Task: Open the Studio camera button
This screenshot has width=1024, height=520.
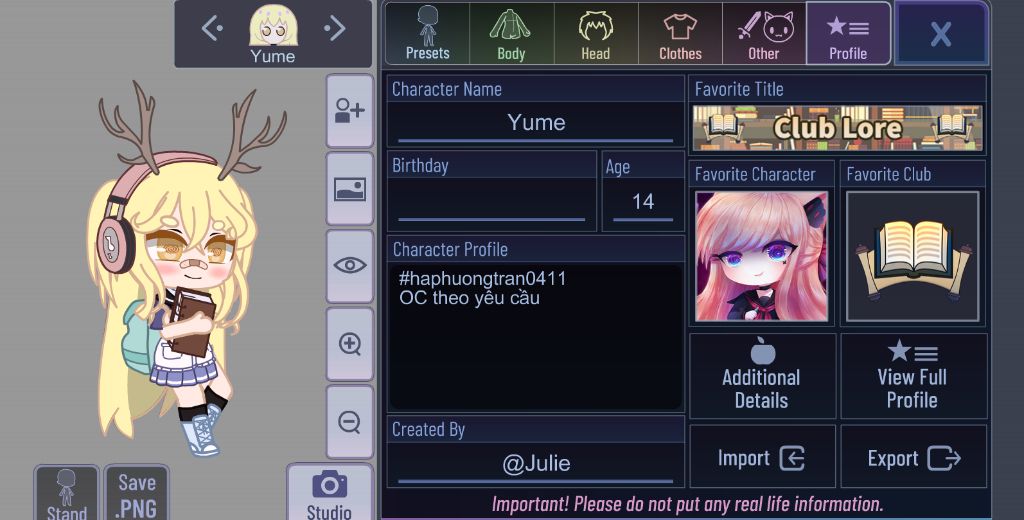Action: [x=329, y=493]
